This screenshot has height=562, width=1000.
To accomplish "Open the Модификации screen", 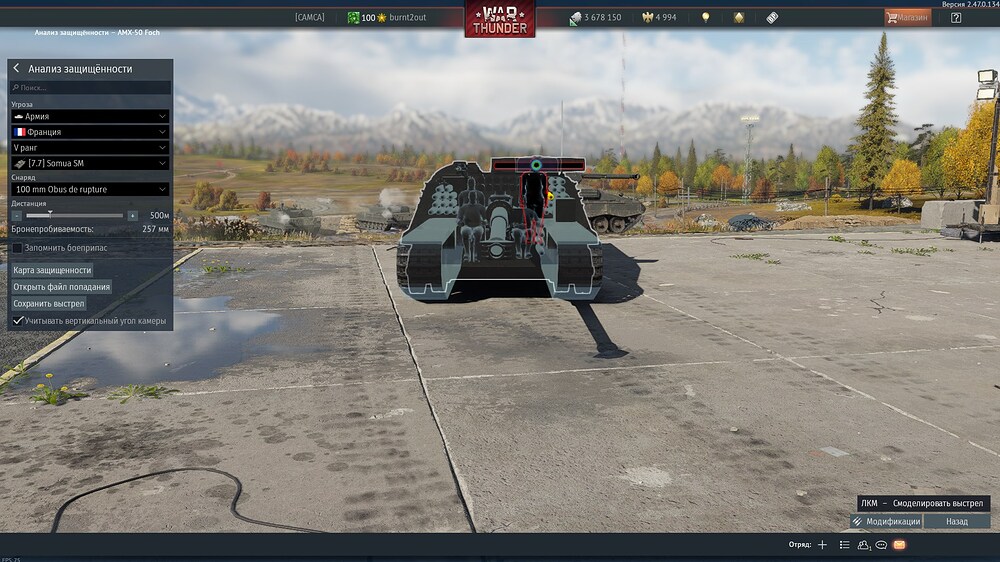I will pyautogui.click(x=886, y=521).
